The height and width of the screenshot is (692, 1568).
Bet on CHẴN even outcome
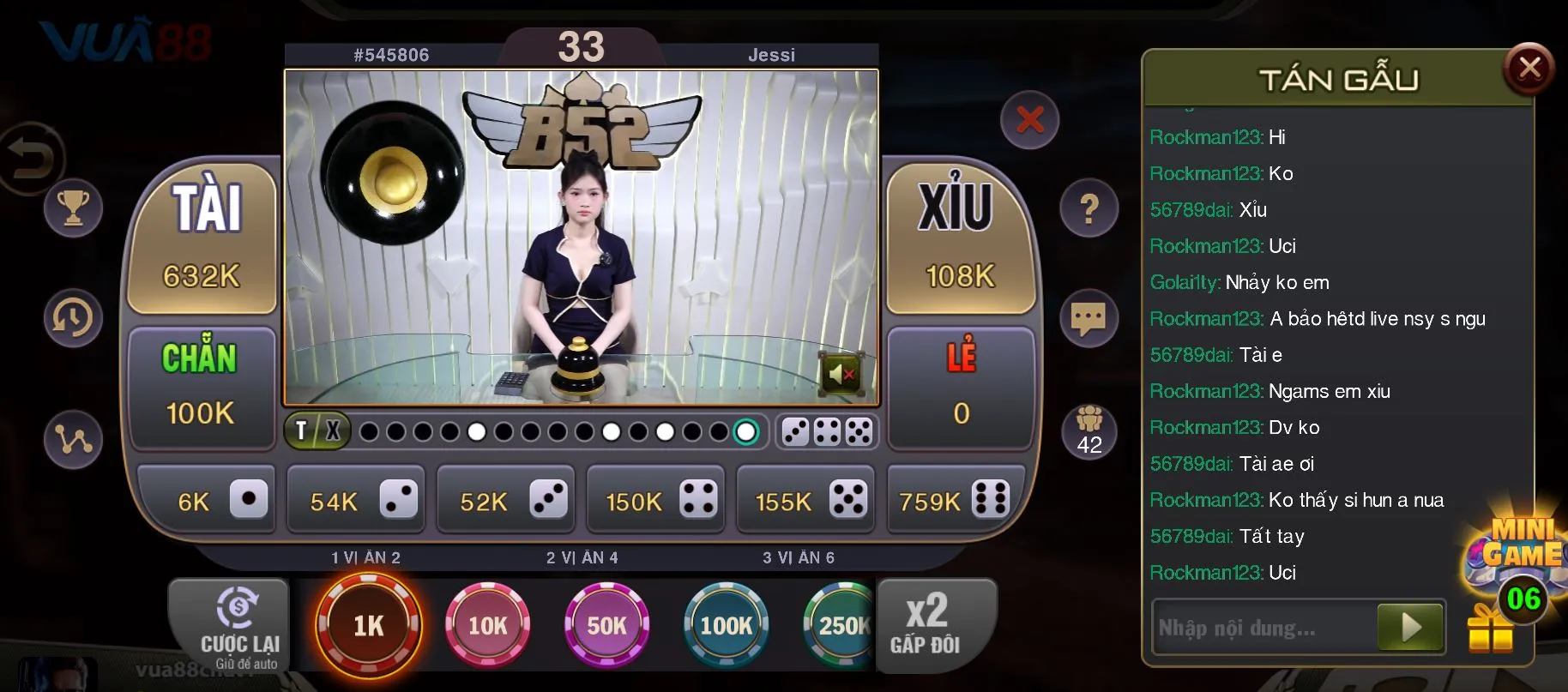point(202,386)
